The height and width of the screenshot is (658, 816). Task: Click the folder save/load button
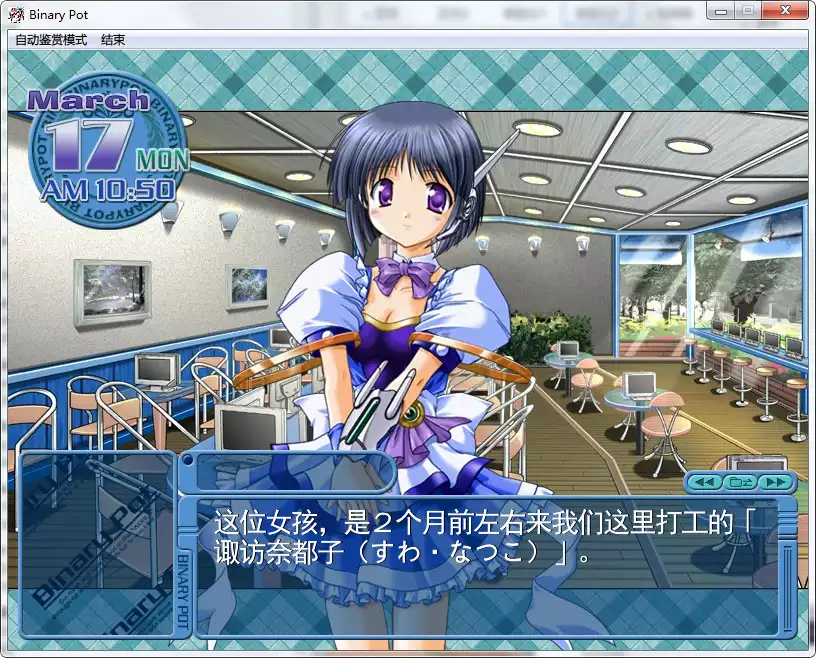(x=740, y=482)
